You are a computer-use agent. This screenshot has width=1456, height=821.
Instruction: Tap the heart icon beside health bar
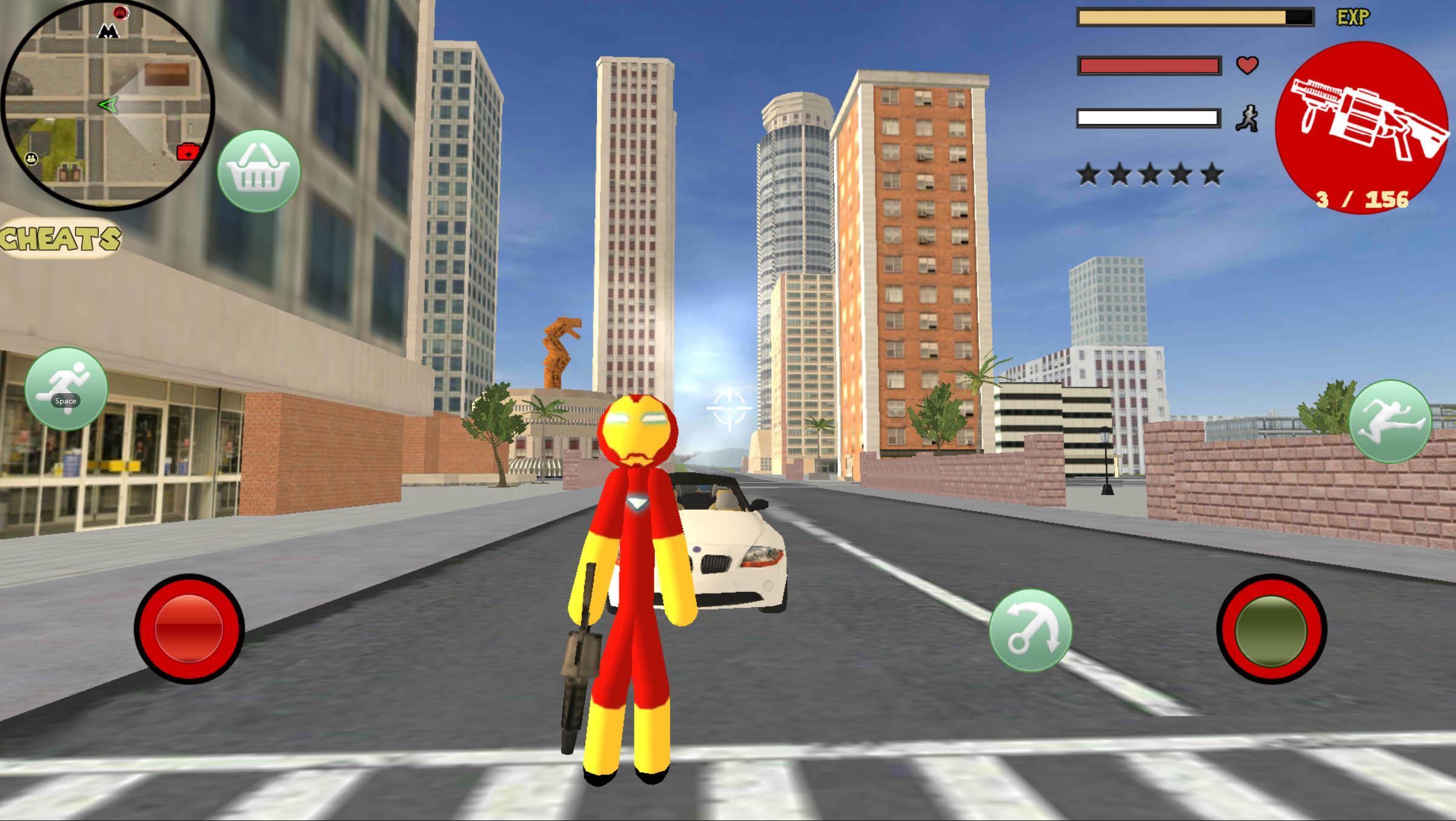(x=1247, y=67)
